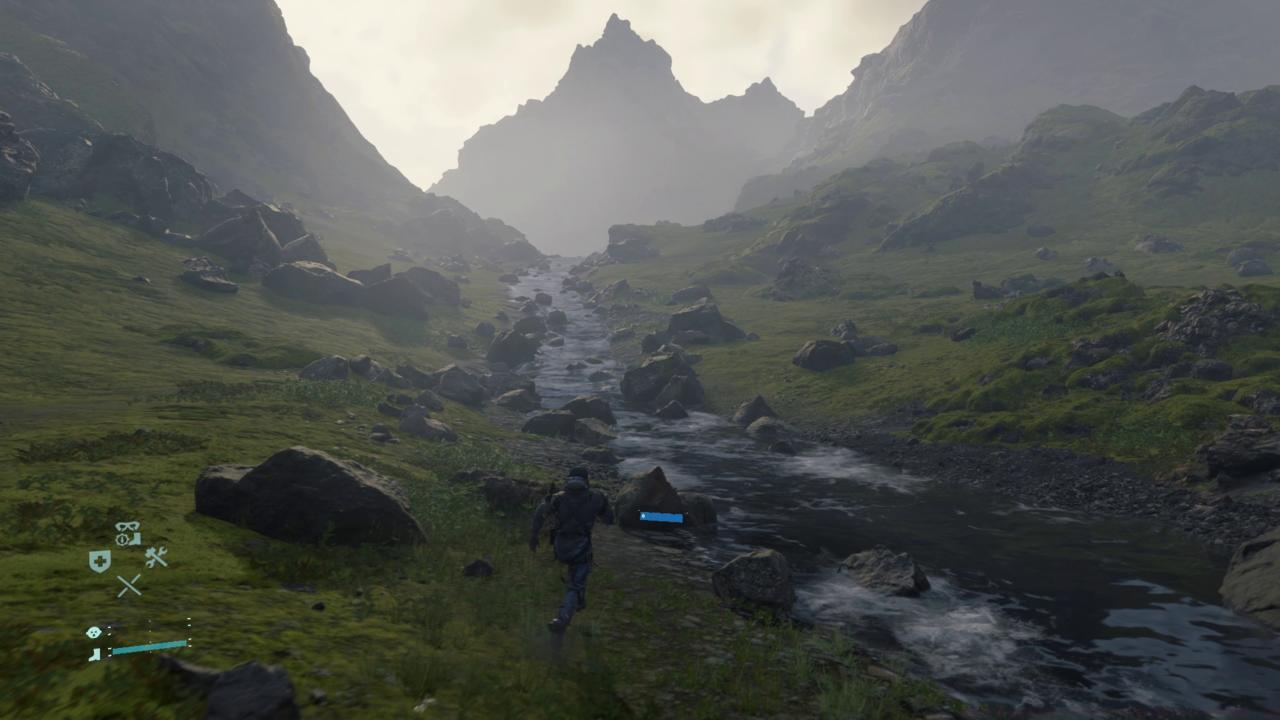1280x720 pixels.
Task: Click the stamina gauge bar
Action: (149, 648)
